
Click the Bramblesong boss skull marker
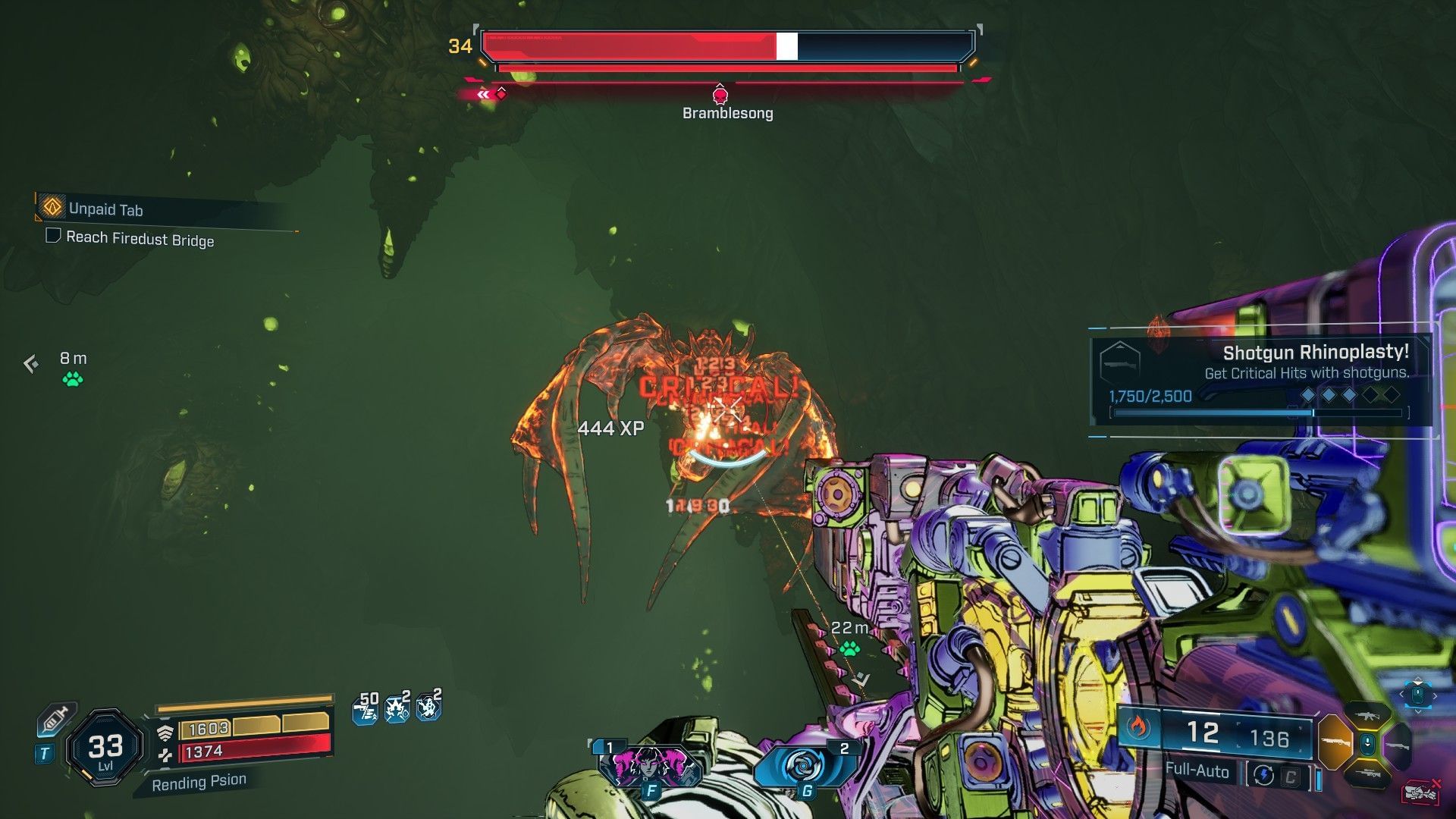(x=720, y=96)
